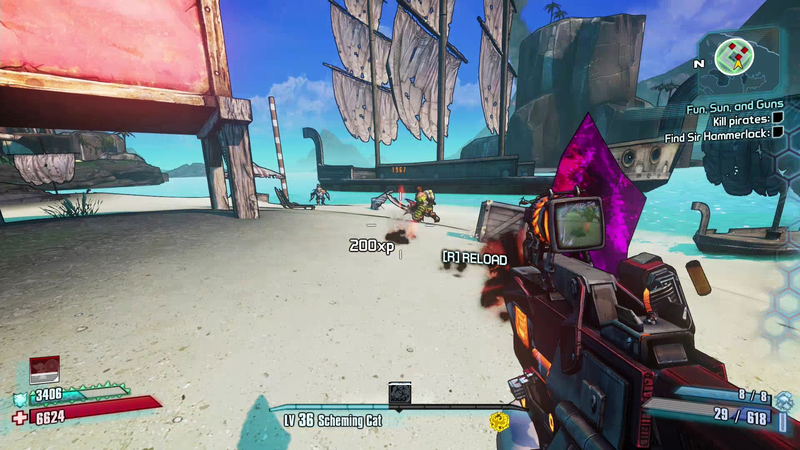Viewport: 800px width, 450px height.
Task: Click the red health cross icon
Action: coord(21,416)
